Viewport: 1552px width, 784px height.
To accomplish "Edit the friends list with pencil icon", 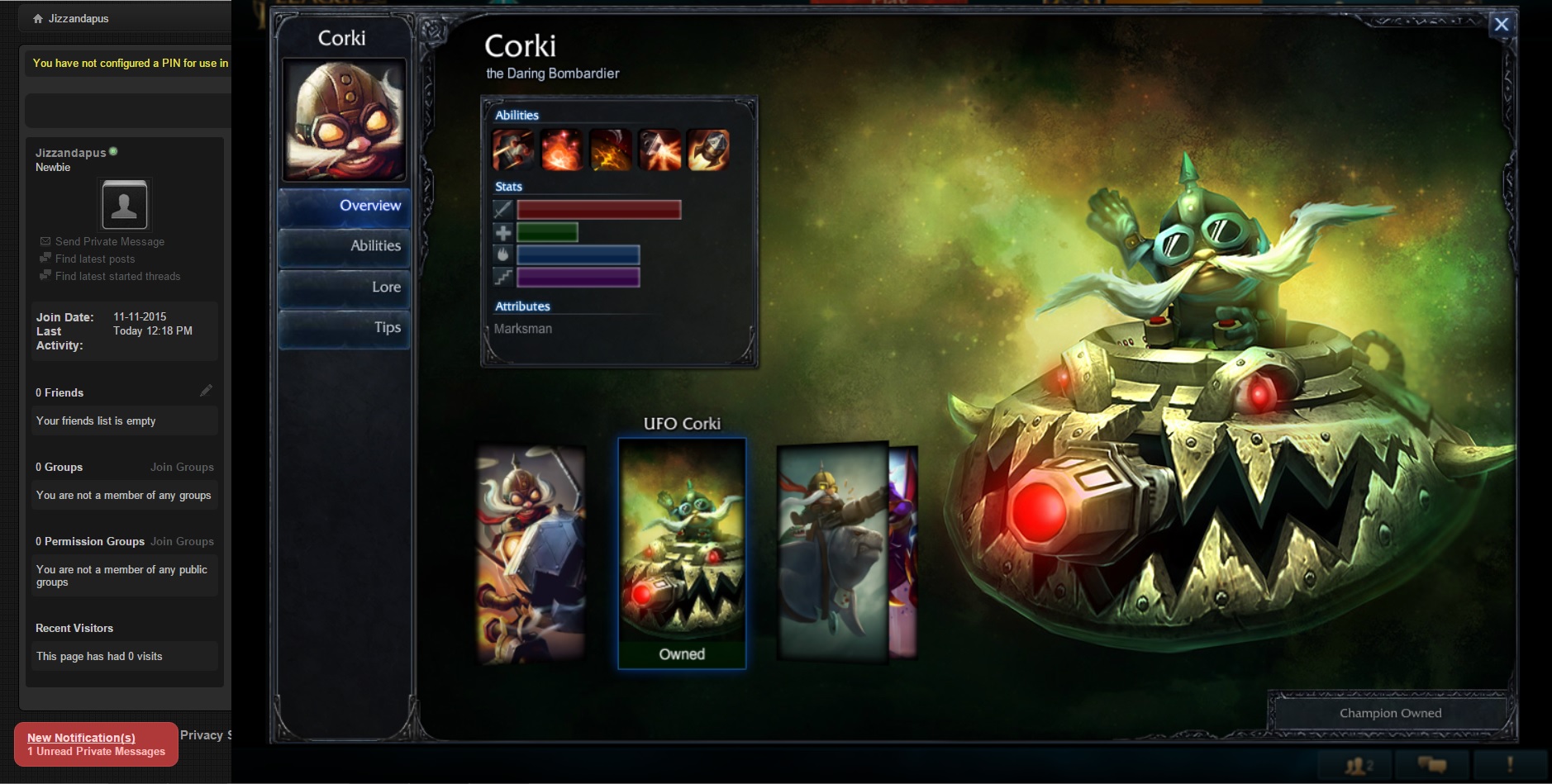I will pos(206,391).
